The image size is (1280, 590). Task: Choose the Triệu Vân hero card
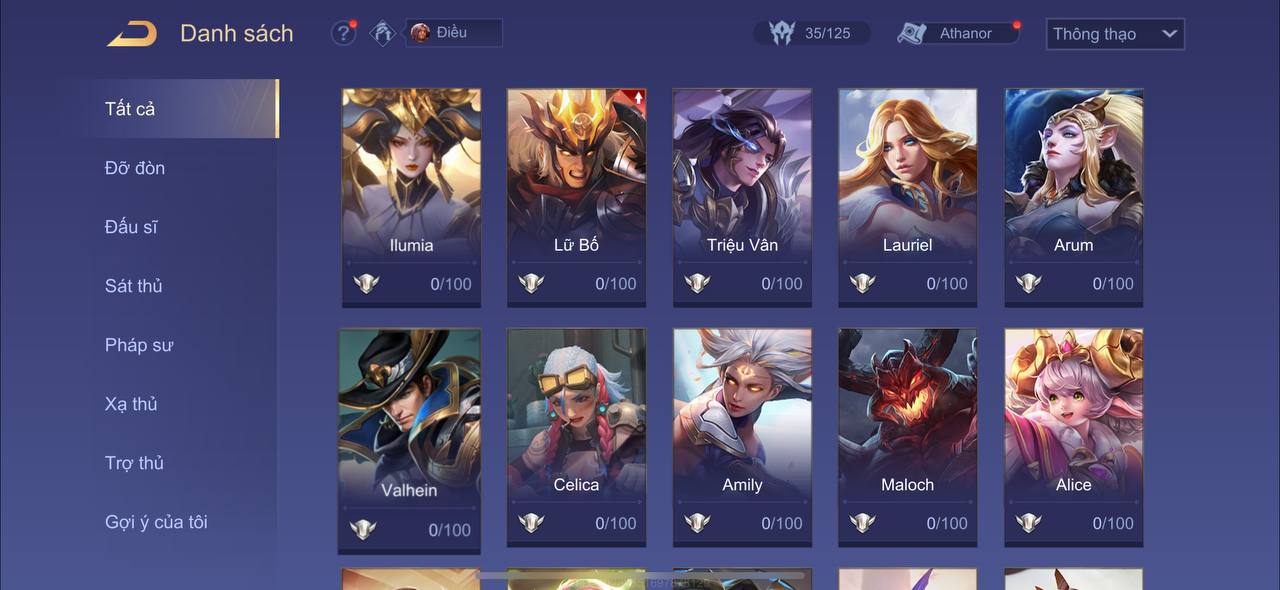tap(742, 197)
